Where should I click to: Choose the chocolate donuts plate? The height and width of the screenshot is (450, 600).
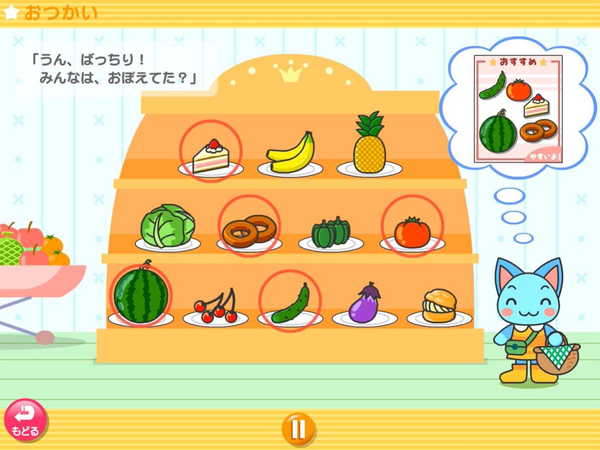(249, 231)
